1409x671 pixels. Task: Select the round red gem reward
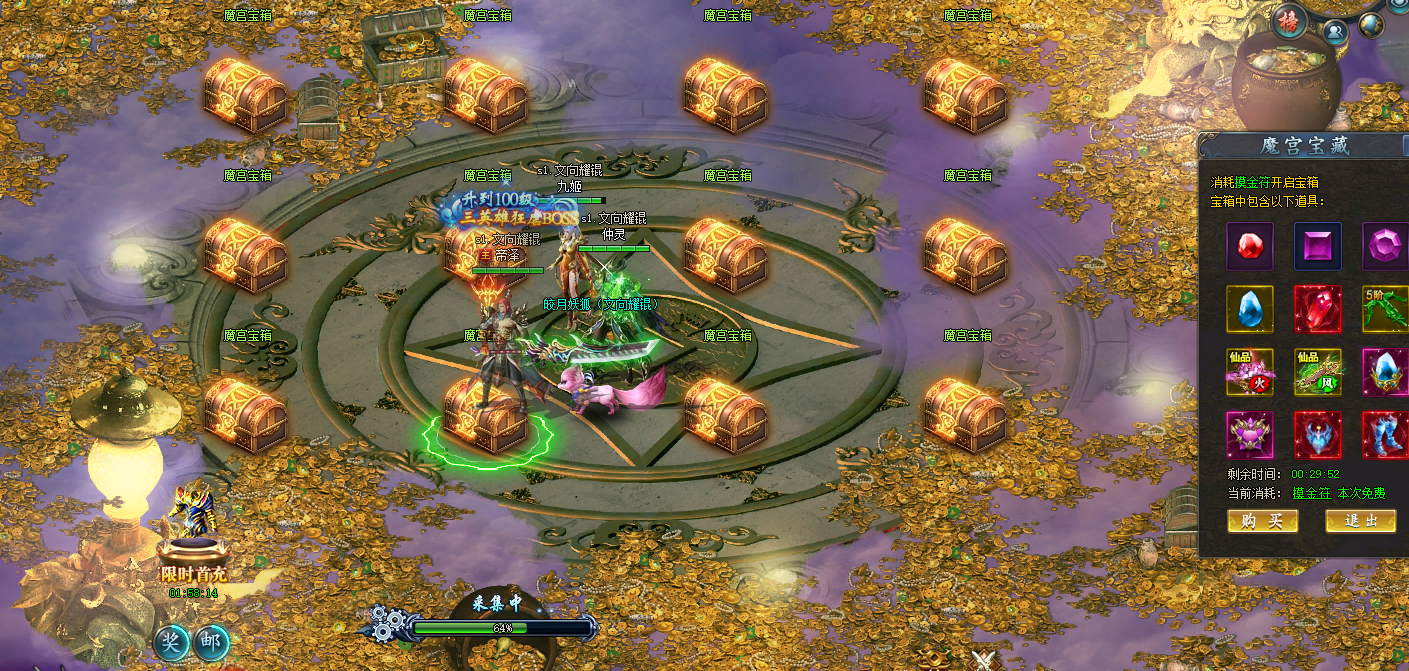coord(1250,246)
